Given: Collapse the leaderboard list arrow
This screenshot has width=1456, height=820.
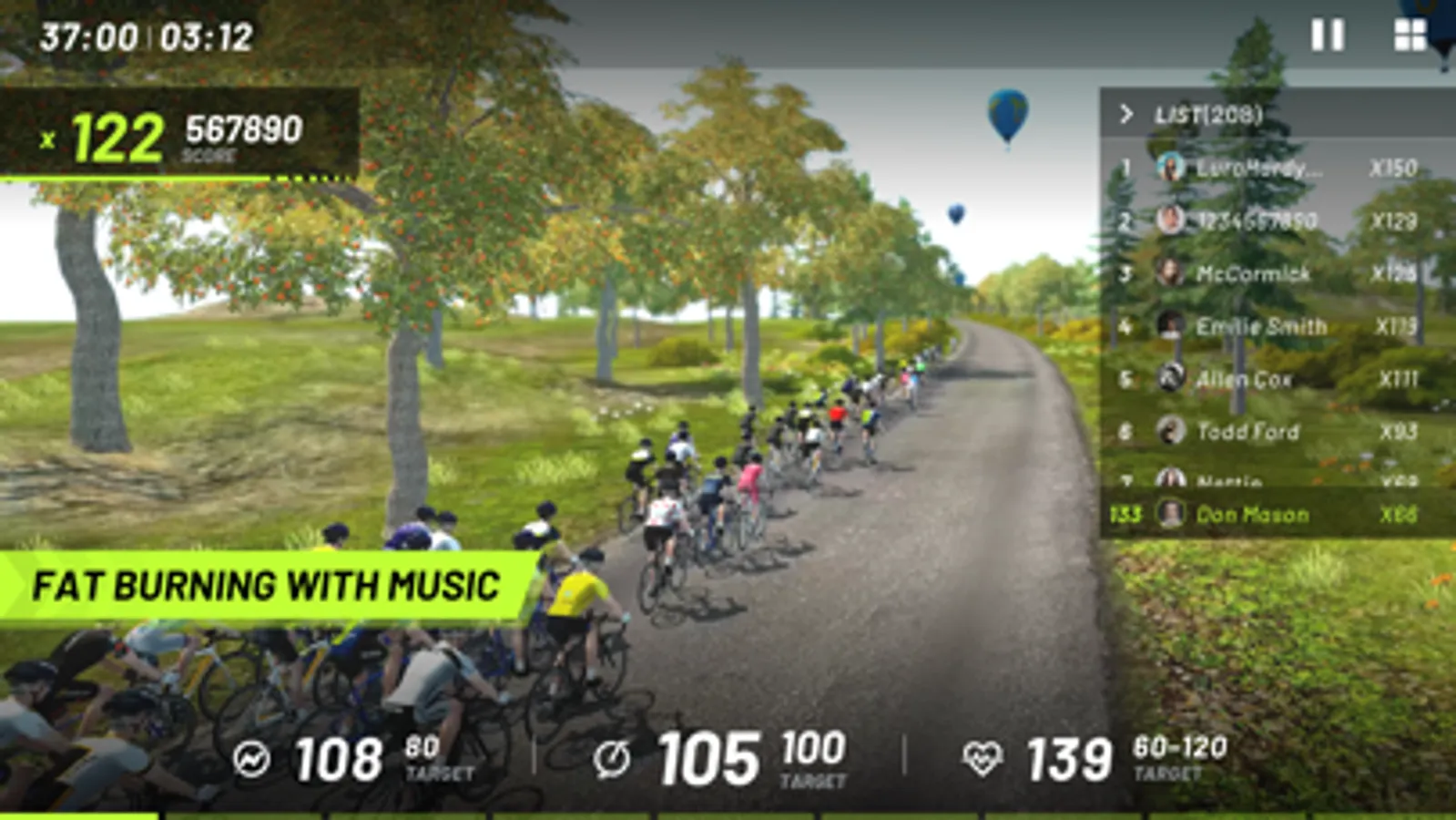Looking at the screenshot, I should click(1126, 114).
